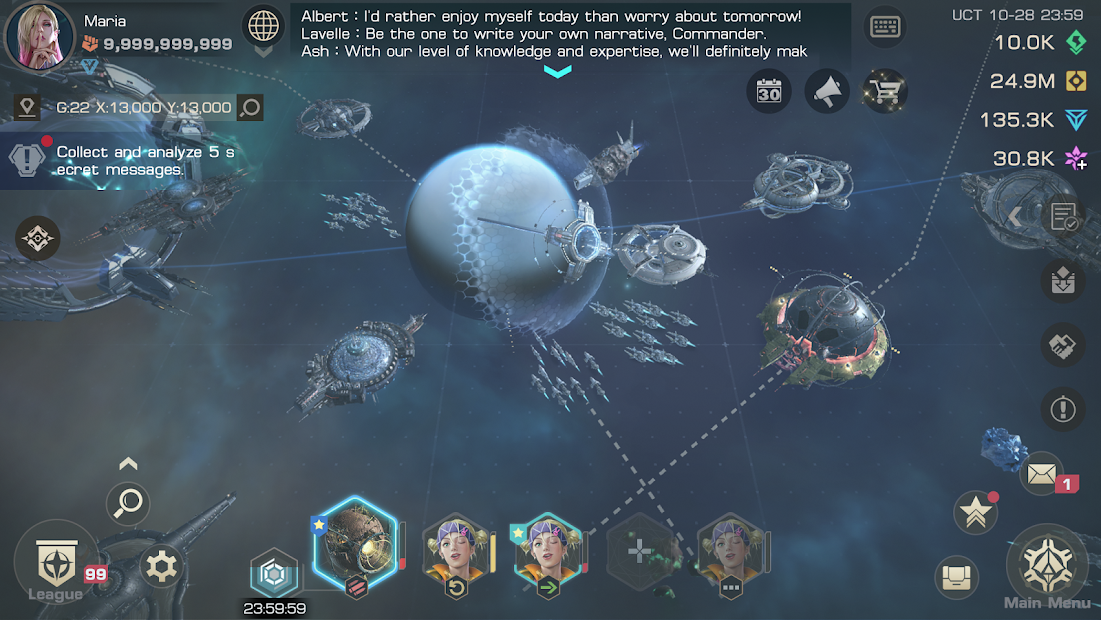
Task: Open the handshake diplomacy icon
Action: click(1062, 345)
